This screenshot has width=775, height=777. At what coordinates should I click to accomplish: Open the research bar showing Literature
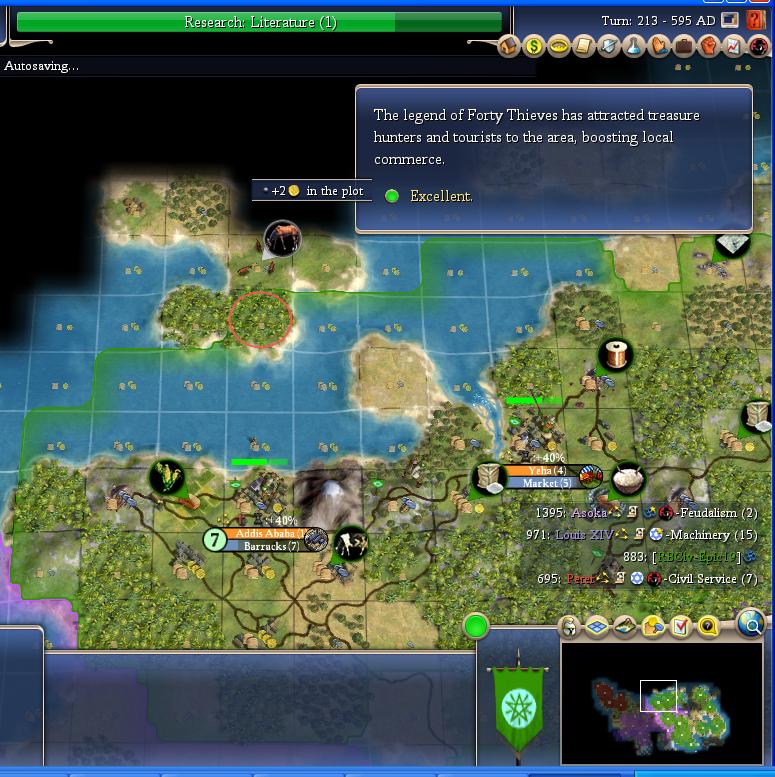coord(259,22)
